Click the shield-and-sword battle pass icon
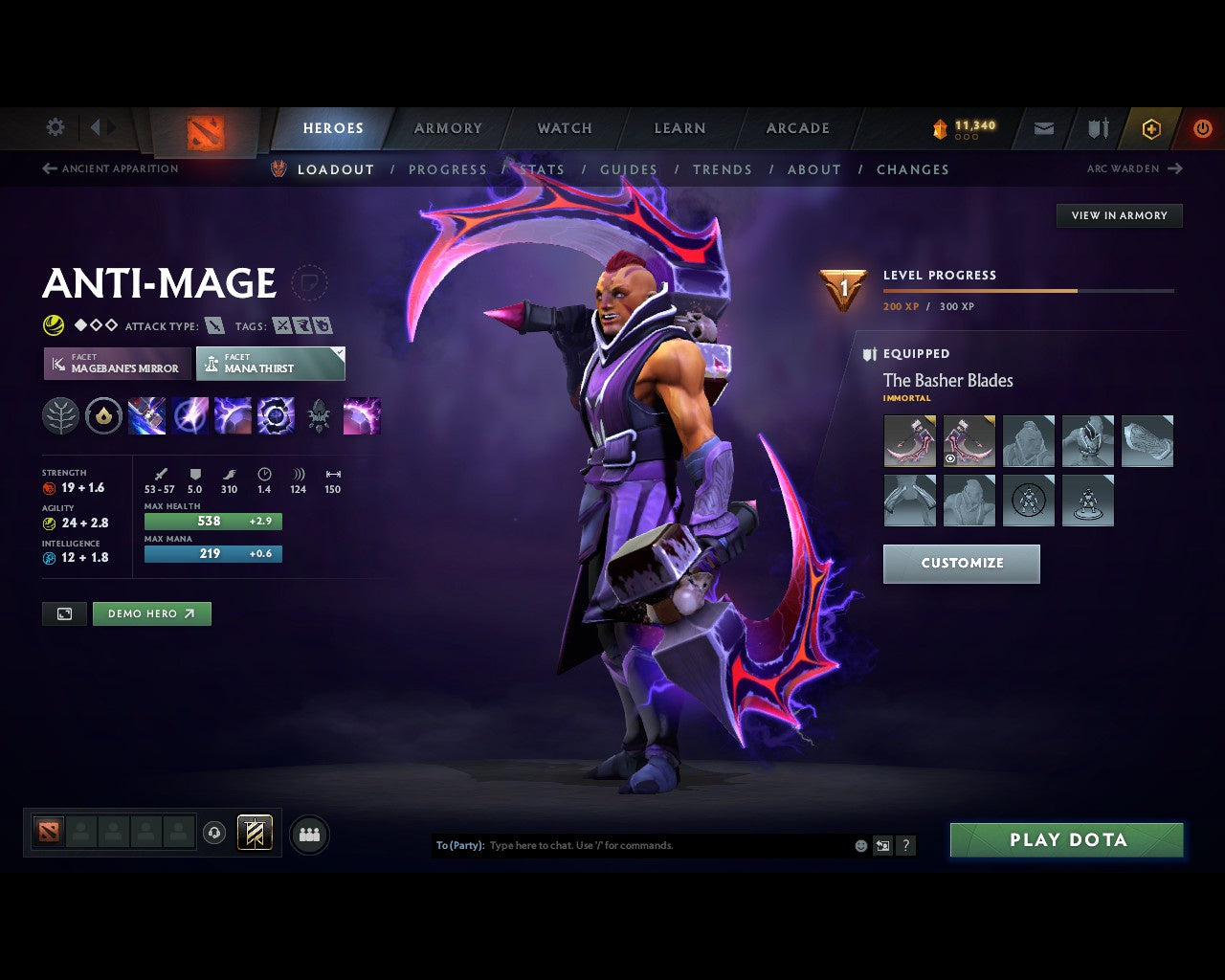The height and width of the screenshot is (980, 1225). [x=1097, y=128]
